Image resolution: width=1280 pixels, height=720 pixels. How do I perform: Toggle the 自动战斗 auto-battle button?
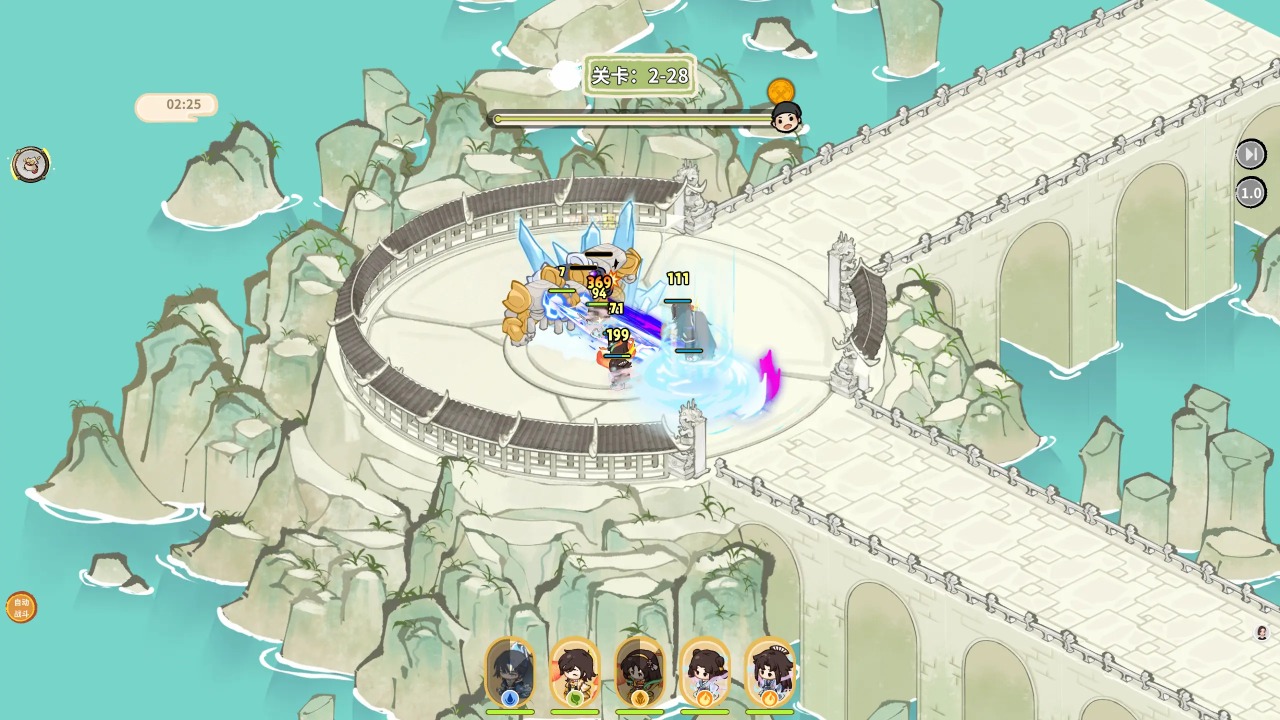[x=21, y=607]
